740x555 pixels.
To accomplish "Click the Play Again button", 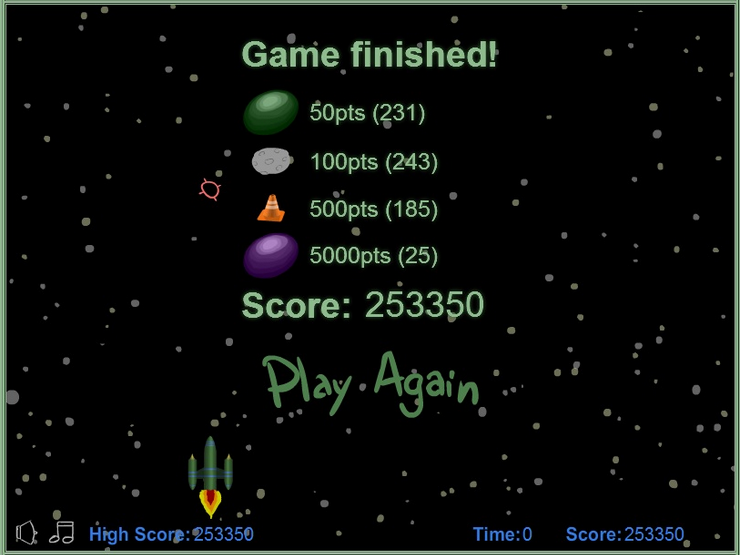I will (x=371, y=383).
